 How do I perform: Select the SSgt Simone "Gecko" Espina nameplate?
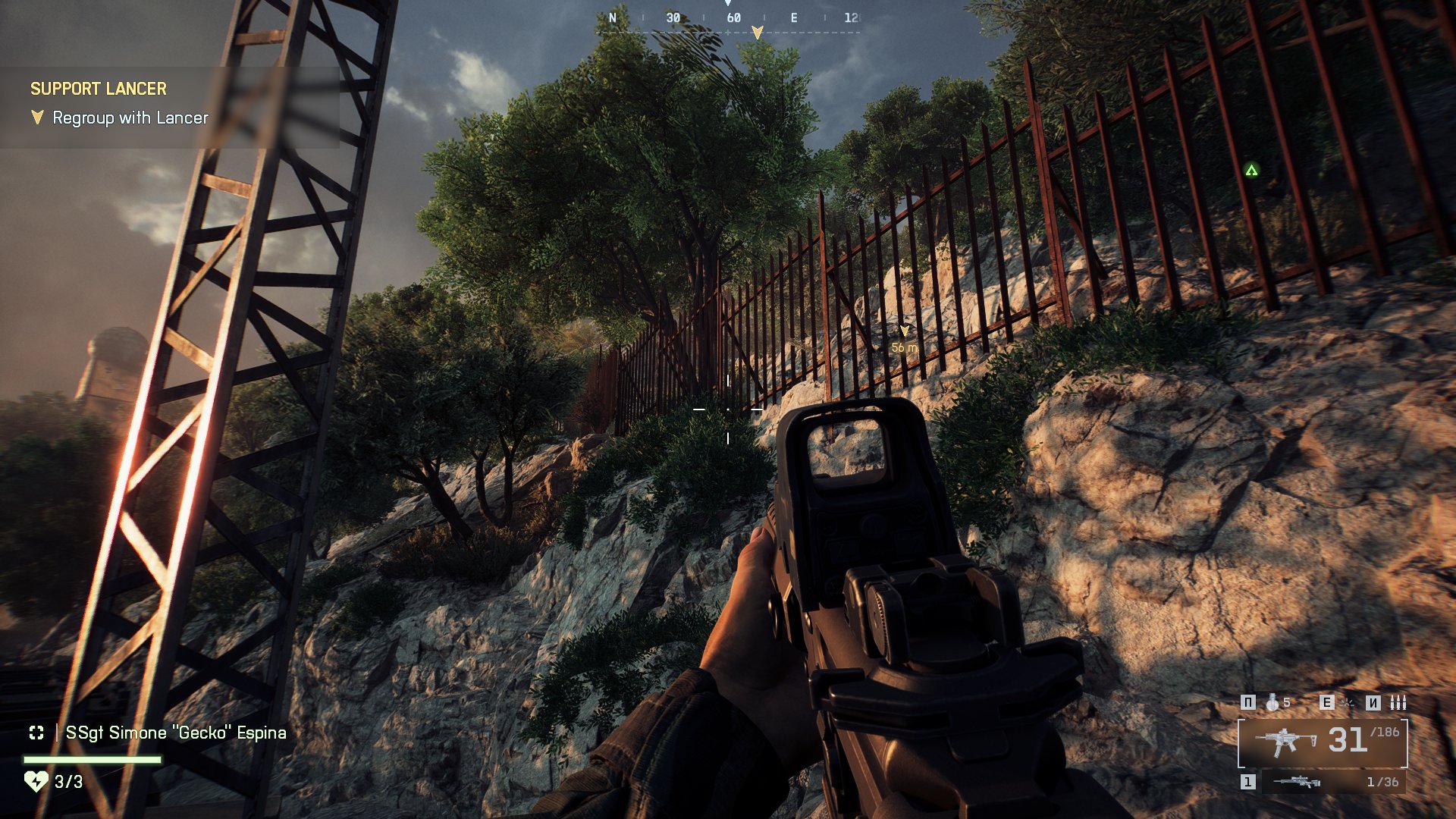click(176, 733)
